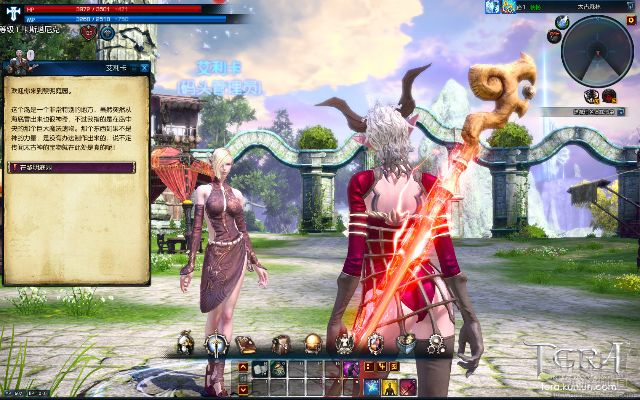
Task: Activate the yellow figure skill
Action: click(x=389, y=387)
